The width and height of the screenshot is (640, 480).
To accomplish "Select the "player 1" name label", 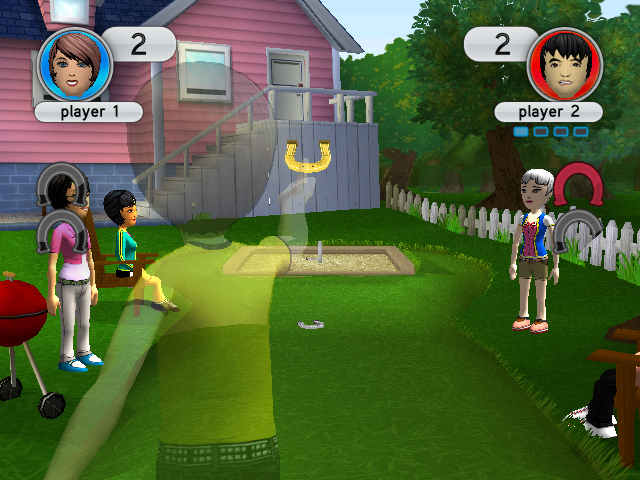I will pos(88,112).
